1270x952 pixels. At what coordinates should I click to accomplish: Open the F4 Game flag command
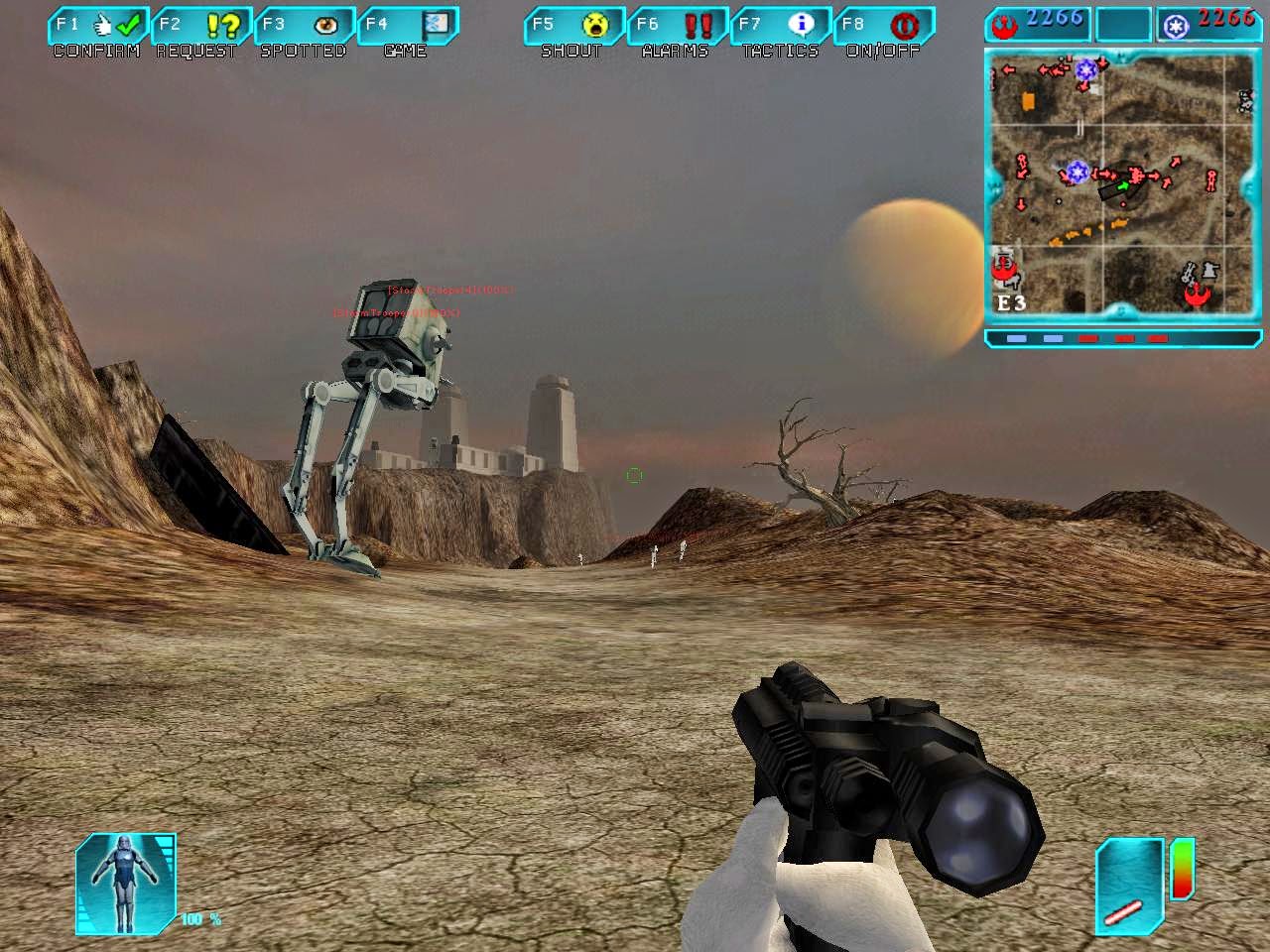click(407, 26)
